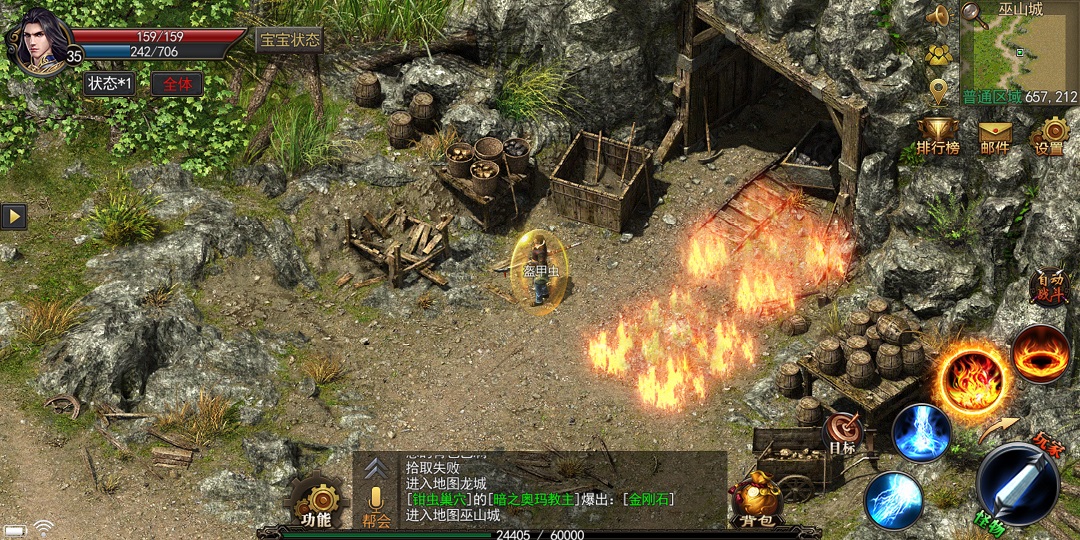Screen dimensions: 1080x540
Task: Click the megaphone announcement icon
Action: pos(938,17)
